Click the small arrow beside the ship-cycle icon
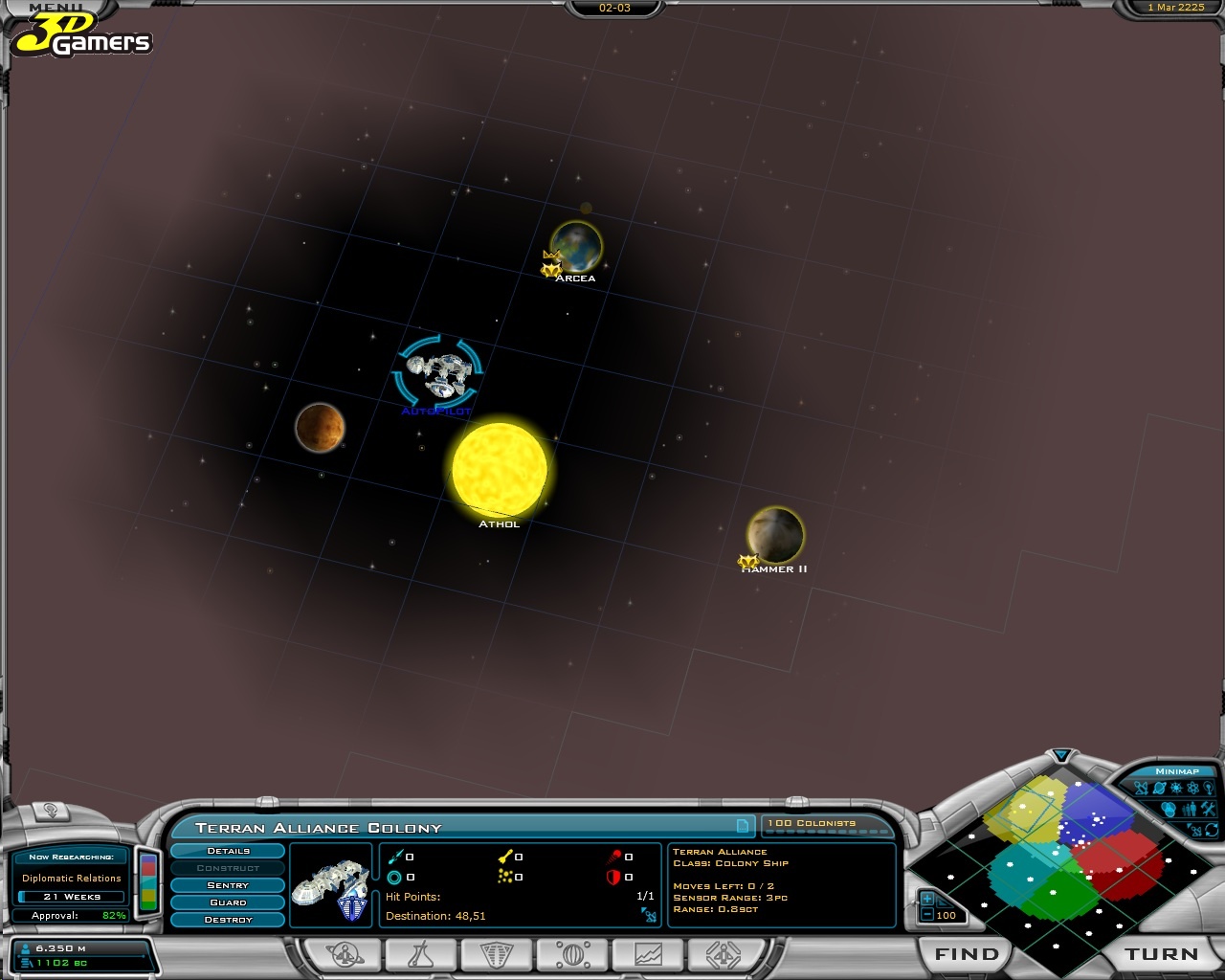1225x980 pixels. click(1189, 825)
